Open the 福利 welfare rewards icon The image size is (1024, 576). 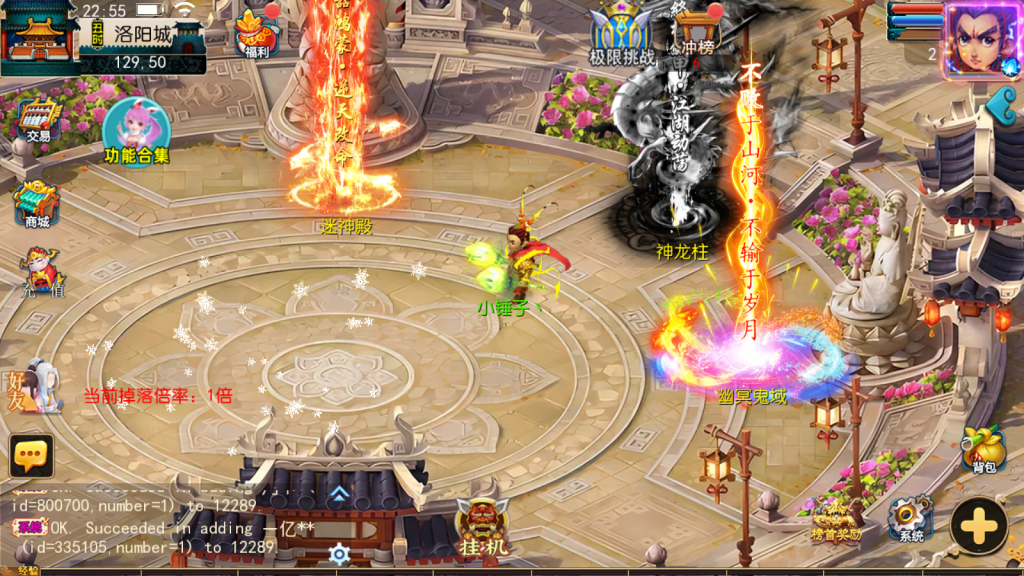tap(255, 34)
